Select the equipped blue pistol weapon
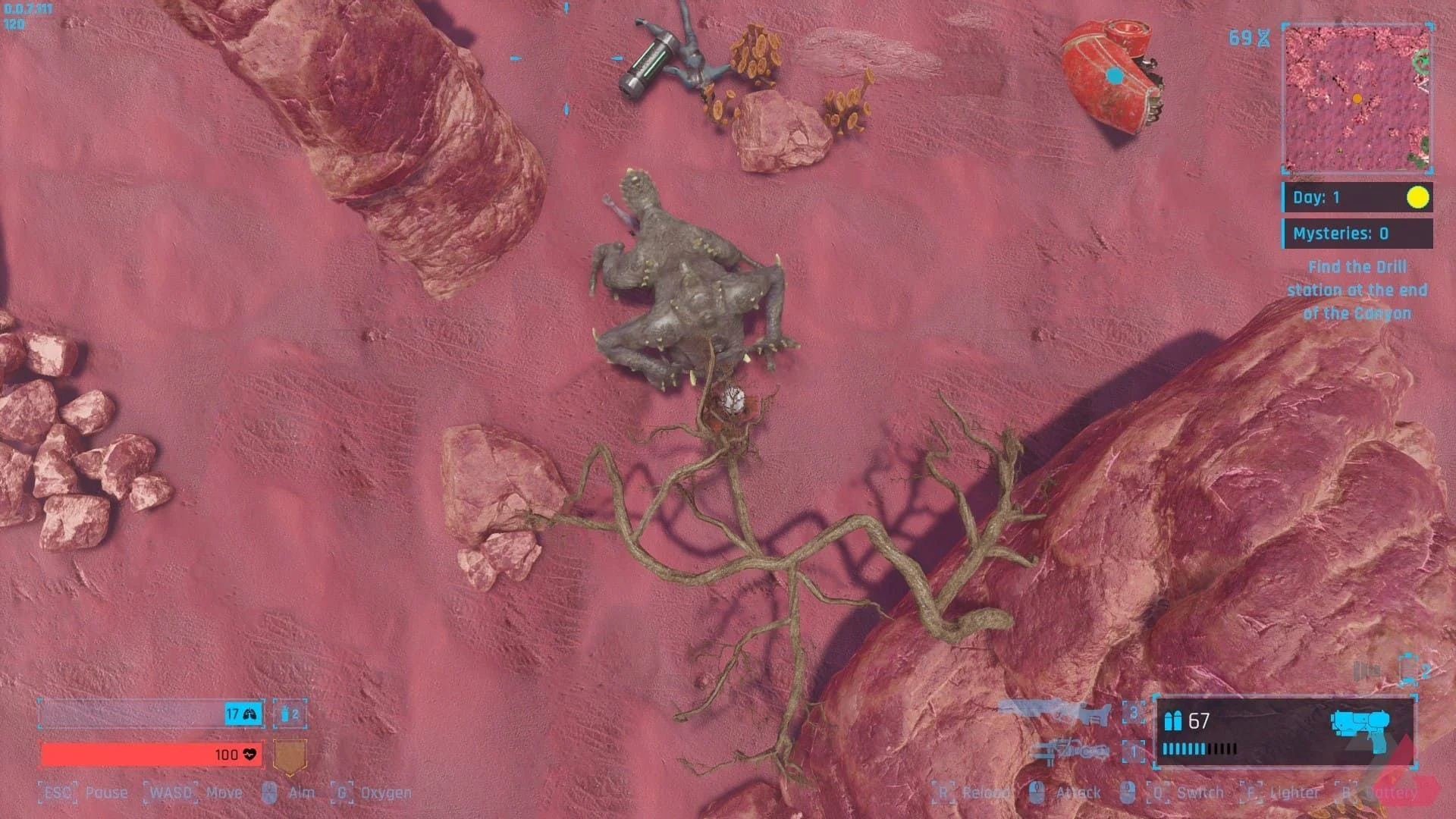 click(1360, 724)
